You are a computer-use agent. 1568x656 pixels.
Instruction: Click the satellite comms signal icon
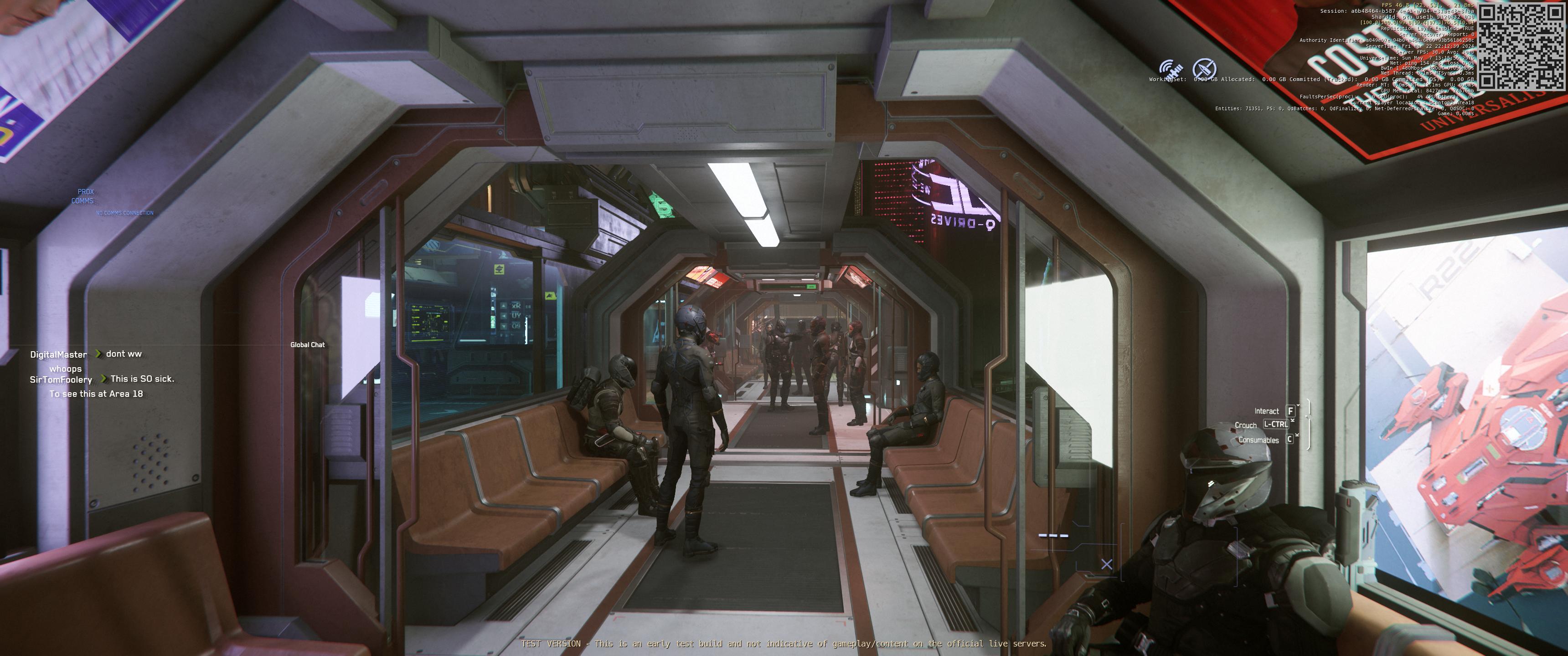point(1170,69)
